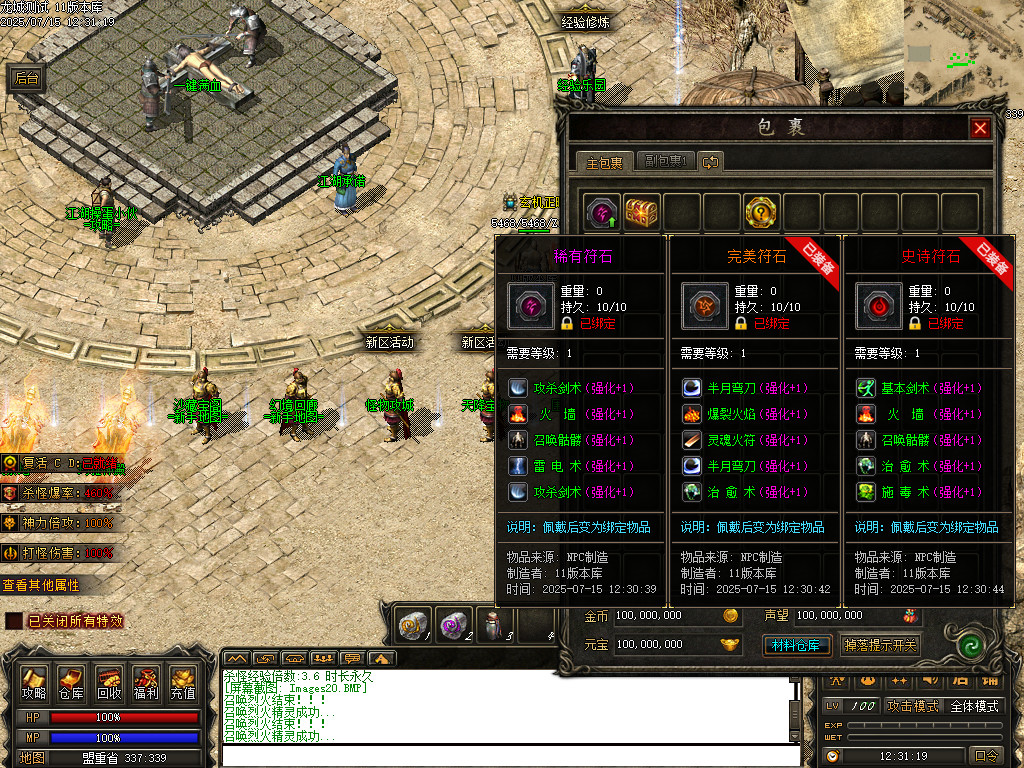
Task: Select the gold question mark medallion
Action: click(x=761, y=212)
